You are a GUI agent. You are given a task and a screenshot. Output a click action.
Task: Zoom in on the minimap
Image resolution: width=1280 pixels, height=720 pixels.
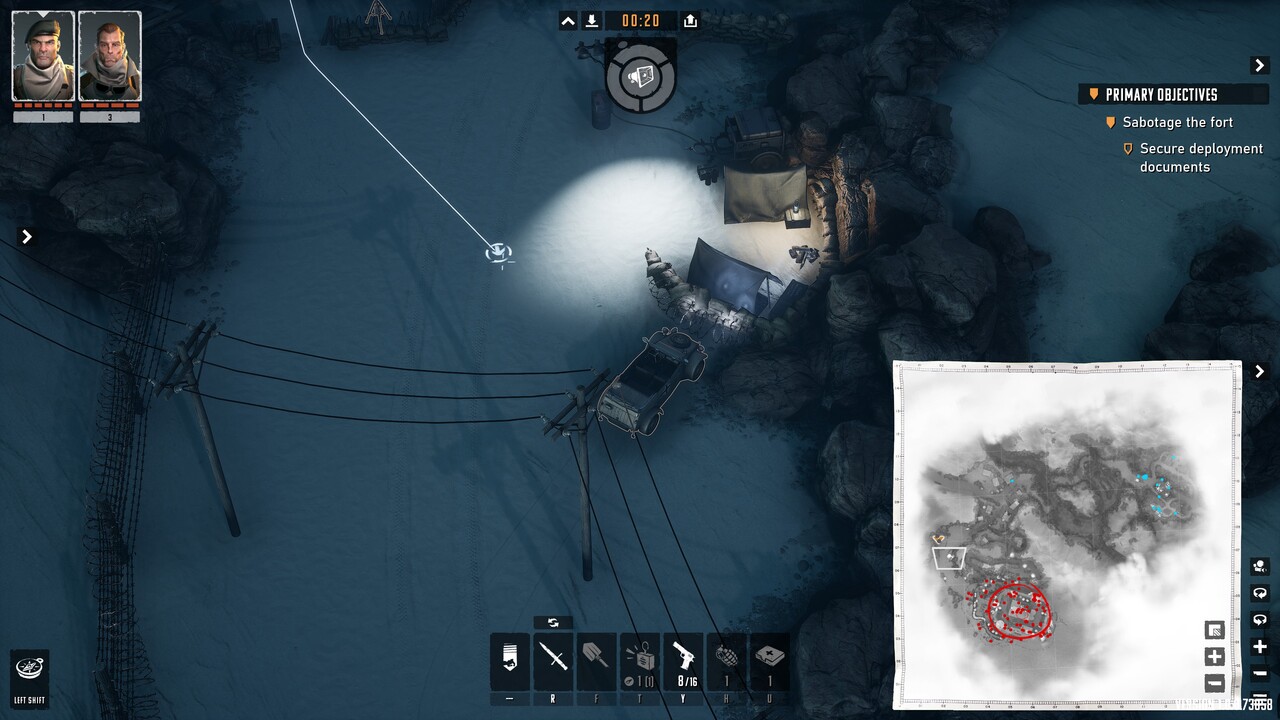pyautogui.click(x=1214, y=657)
